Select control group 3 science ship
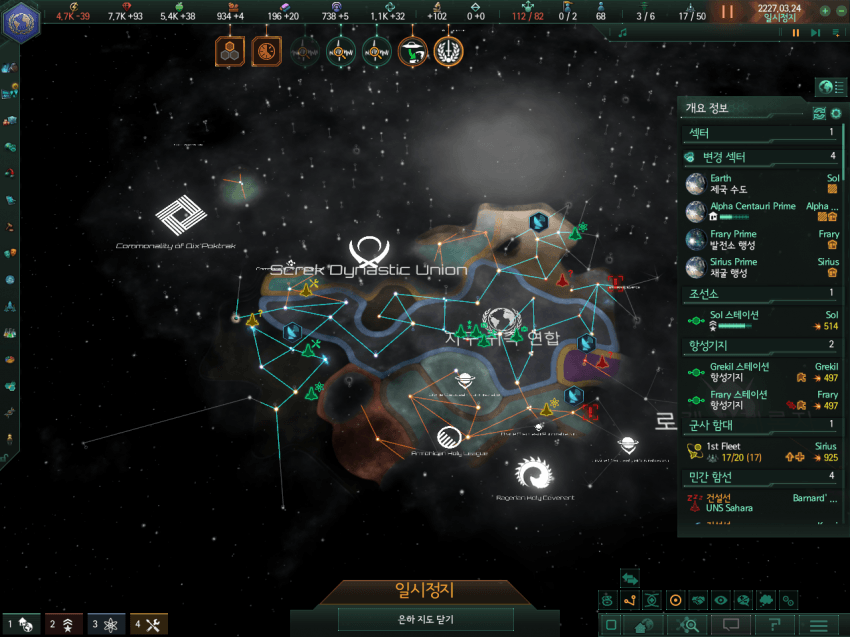This screenshot has width=850, height=637. click(x=106, y=624)
